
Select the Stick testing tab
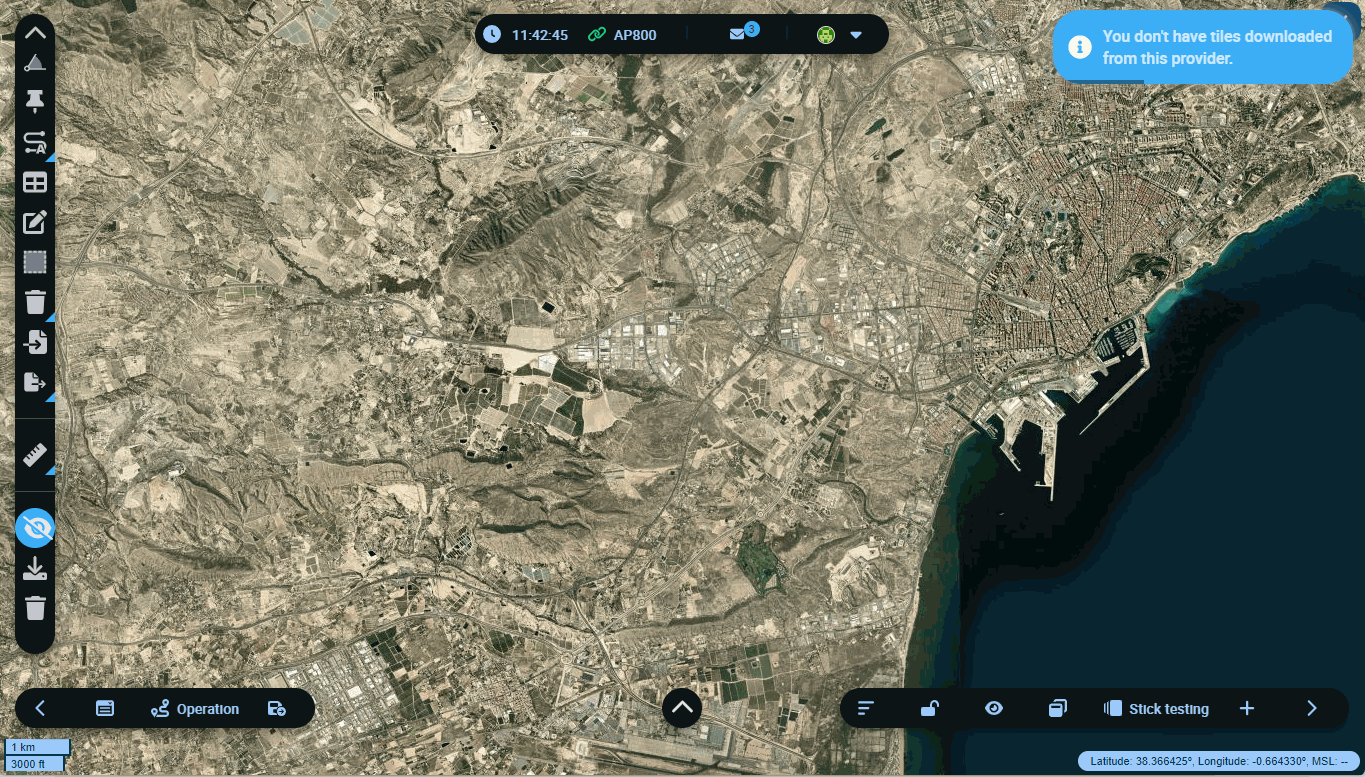coord(1156,709)
